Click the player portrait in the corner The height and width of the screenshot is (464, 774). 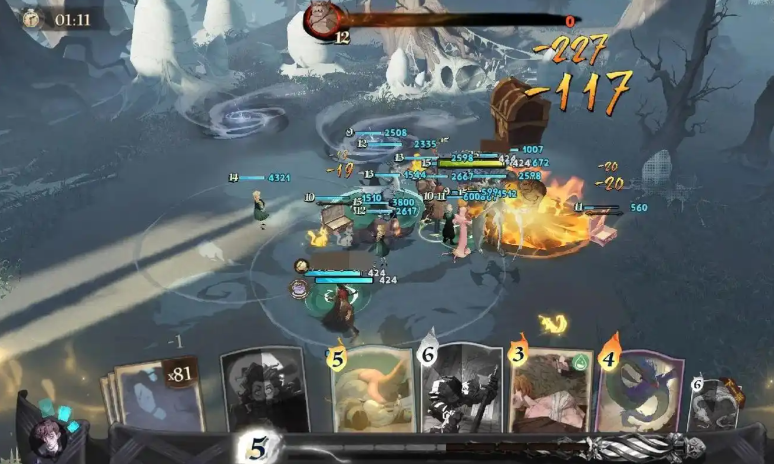(47, 438)
